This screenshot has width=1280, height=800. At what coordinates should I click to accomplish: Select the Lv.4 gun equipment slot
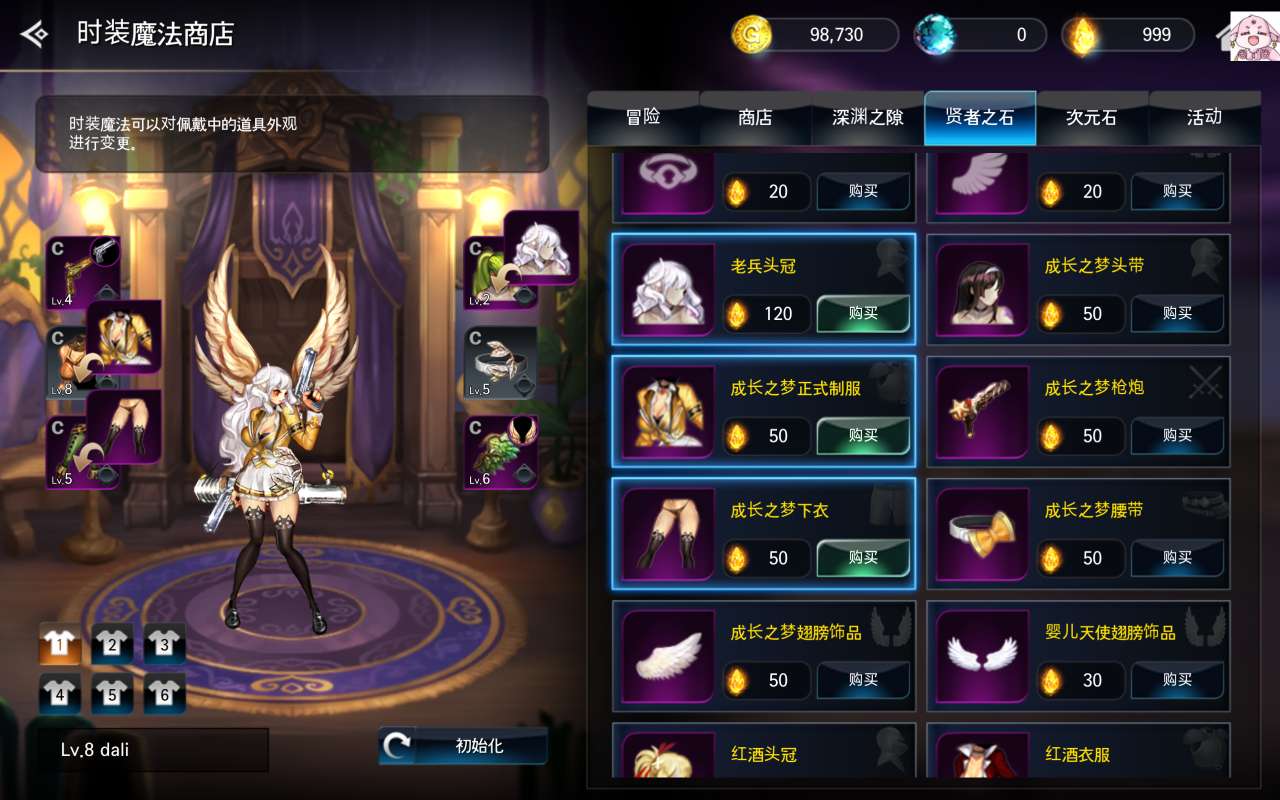[x=82, y=268]
